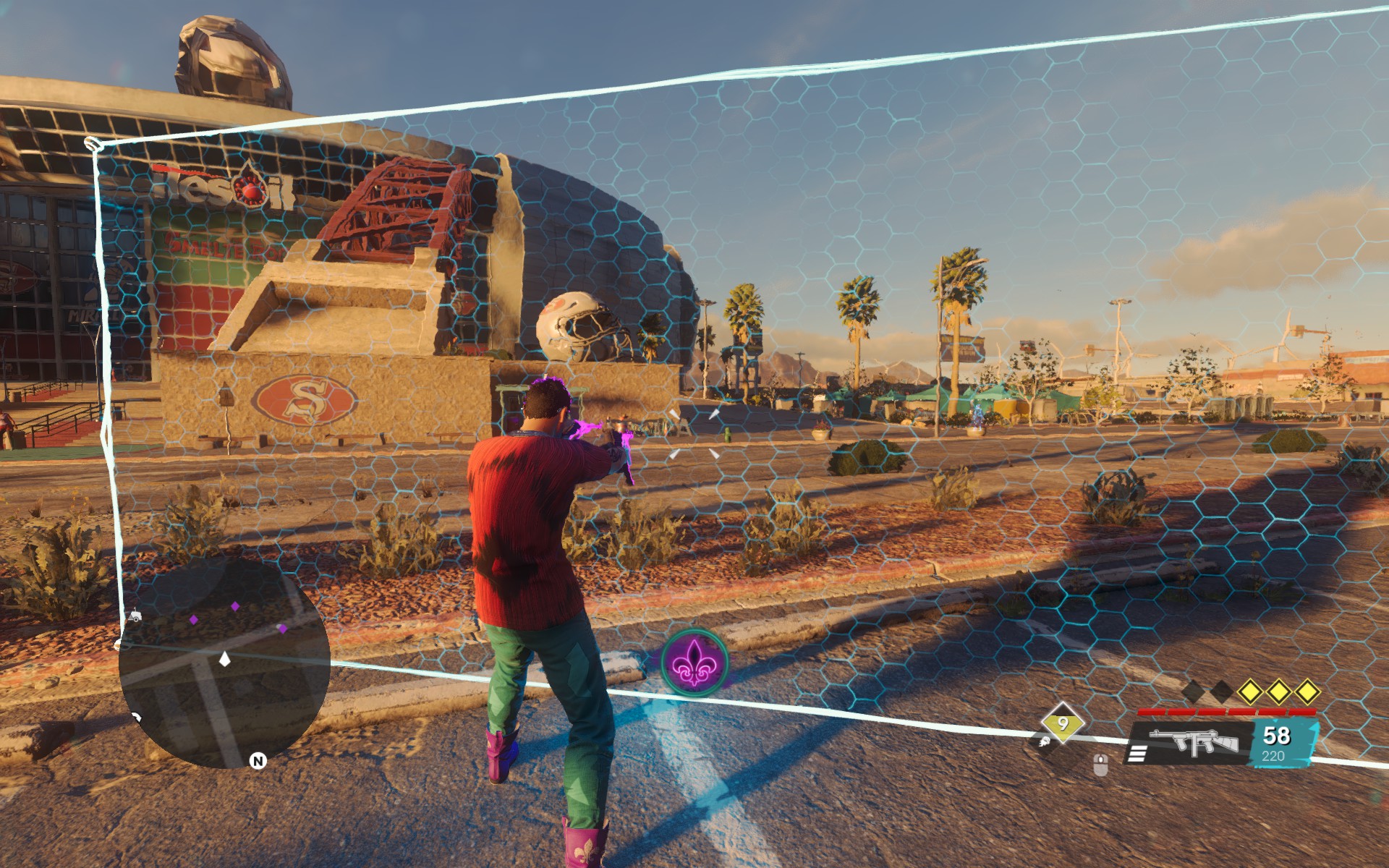Viewport: 1389px width, 868px height.
Task: Select the vehicle icon on the minimap edge
Action: tap(135, 617)
